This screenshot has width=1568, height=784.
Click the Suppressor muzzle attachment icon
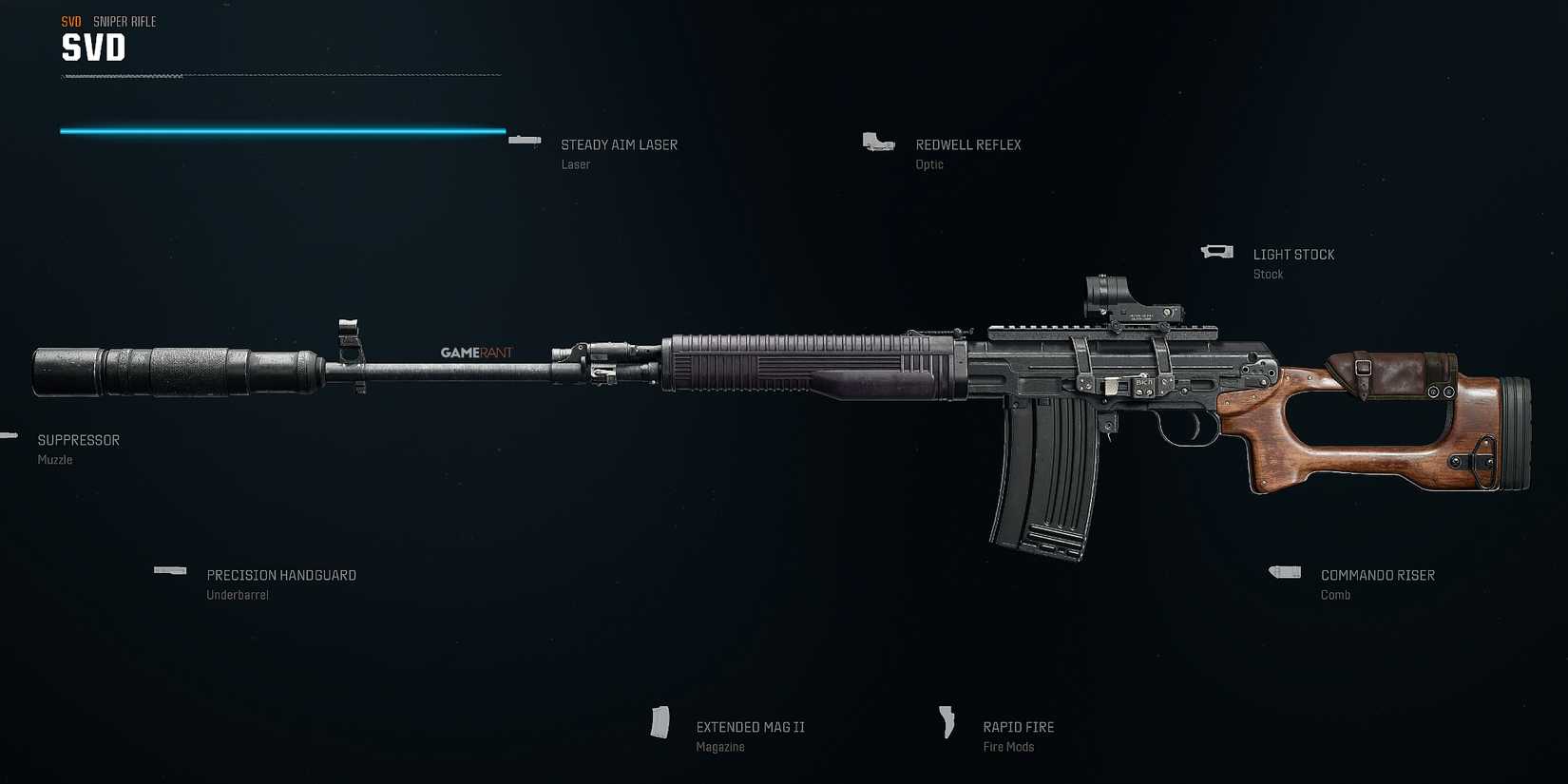10,435
